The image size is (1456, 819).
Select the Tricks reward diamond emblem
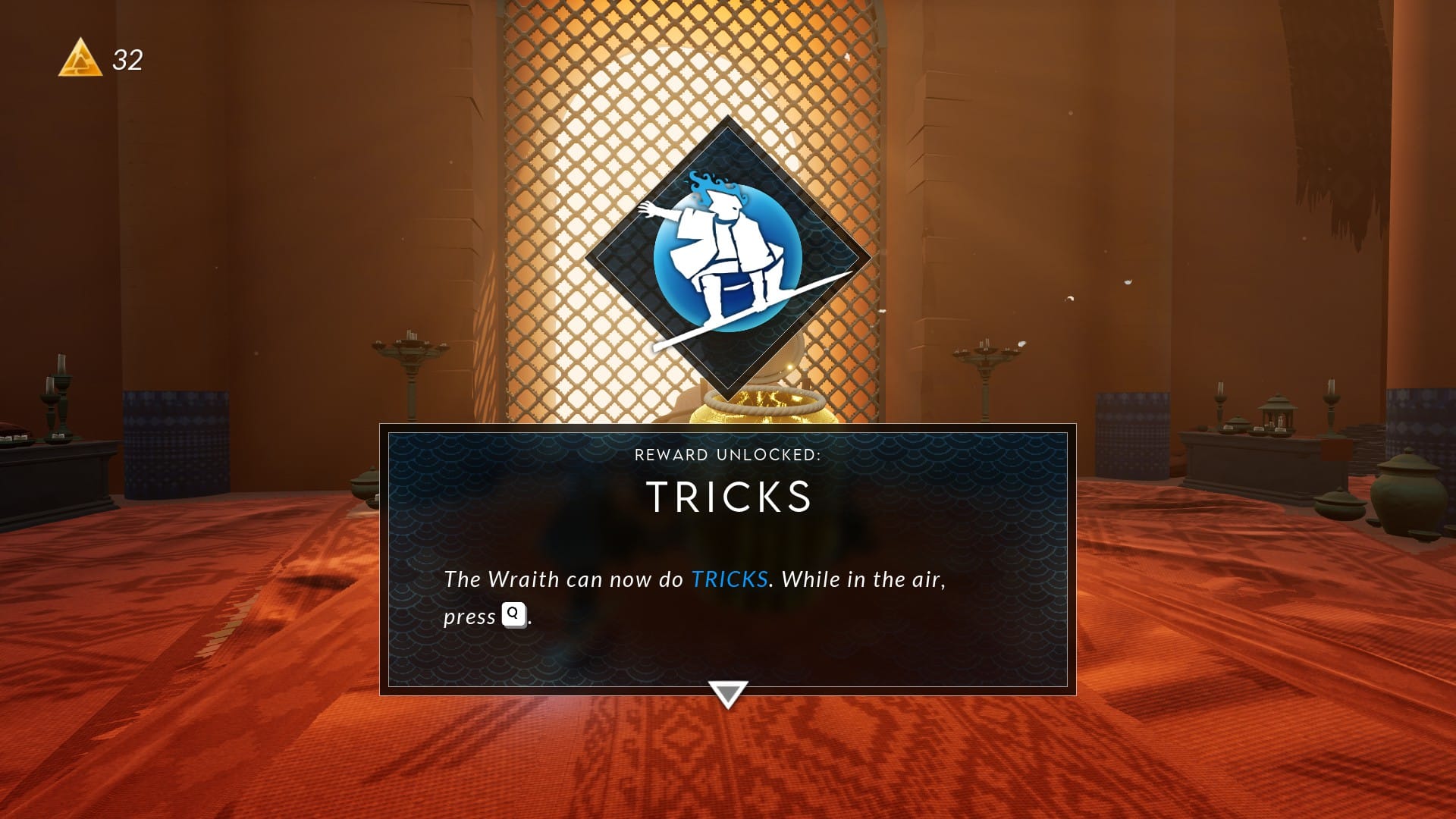(728, 258)
